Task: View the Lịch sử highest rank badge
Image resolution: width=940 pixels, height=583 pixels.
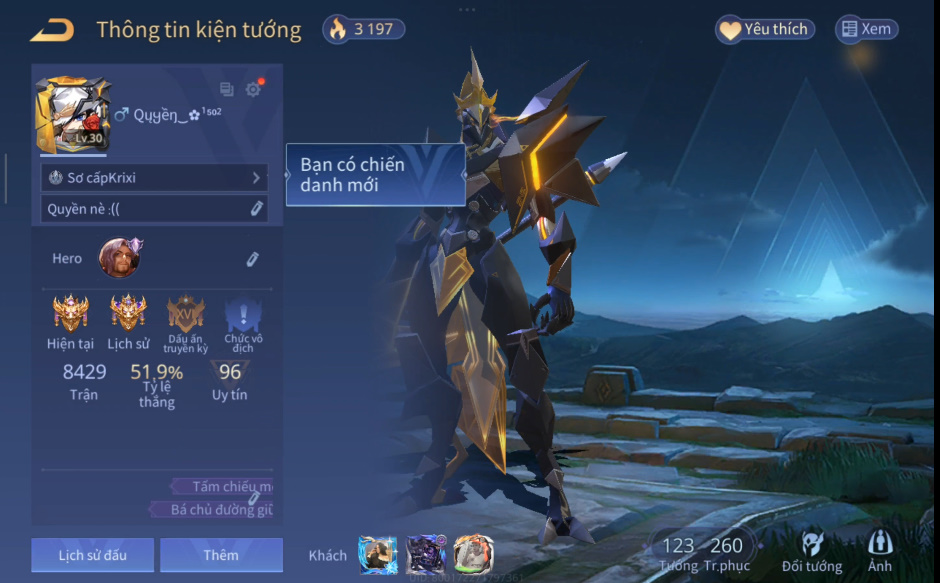Action: click(x=128, y=314)
